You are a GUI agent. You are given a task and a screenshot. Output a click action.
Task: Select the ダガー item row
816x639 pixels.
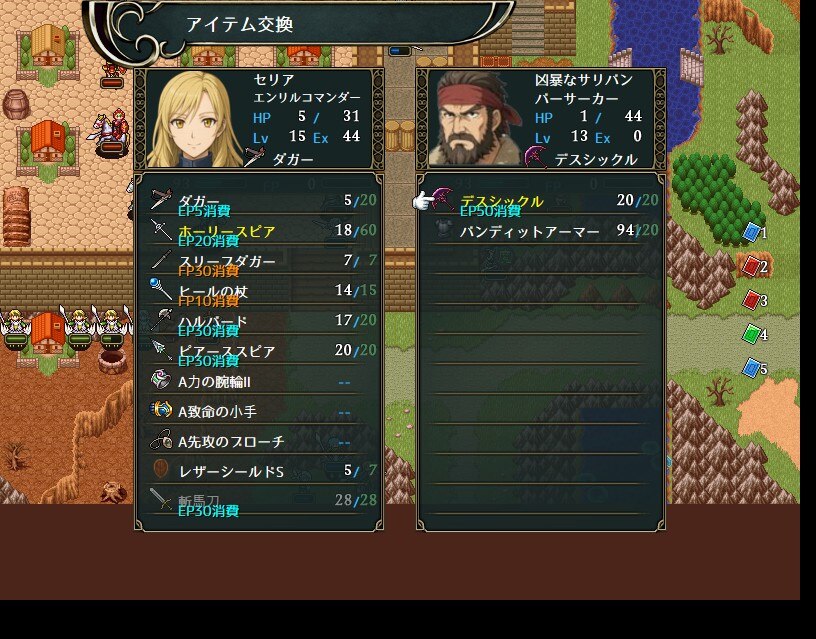click(260, 201)
